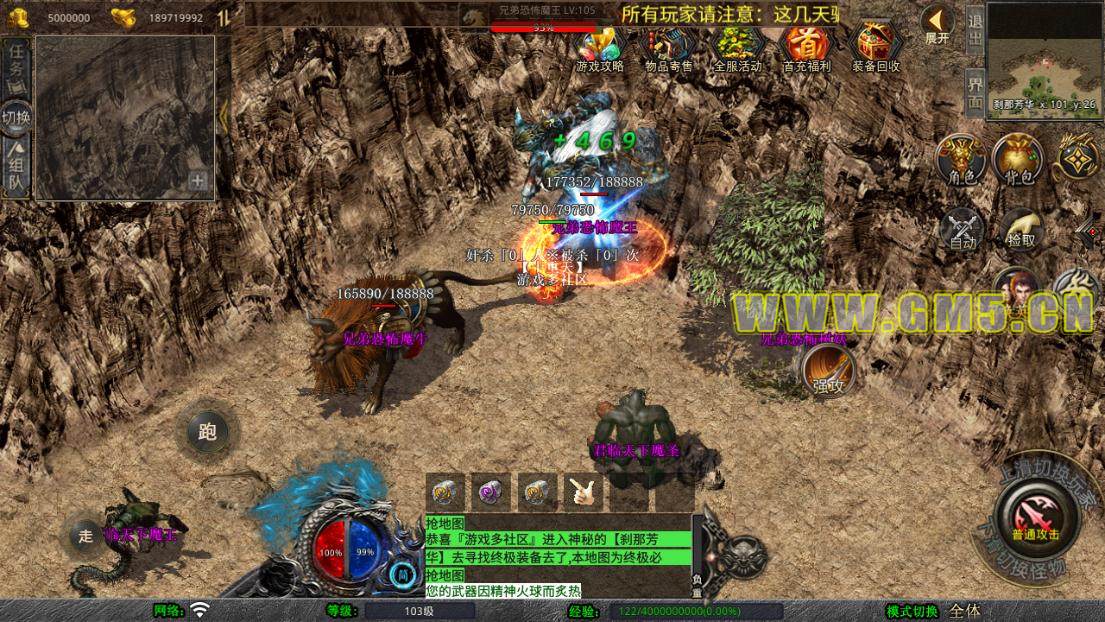Open the 角色 character sheet
Viewport: 1105px width, 622px height.
pos(962,160)
